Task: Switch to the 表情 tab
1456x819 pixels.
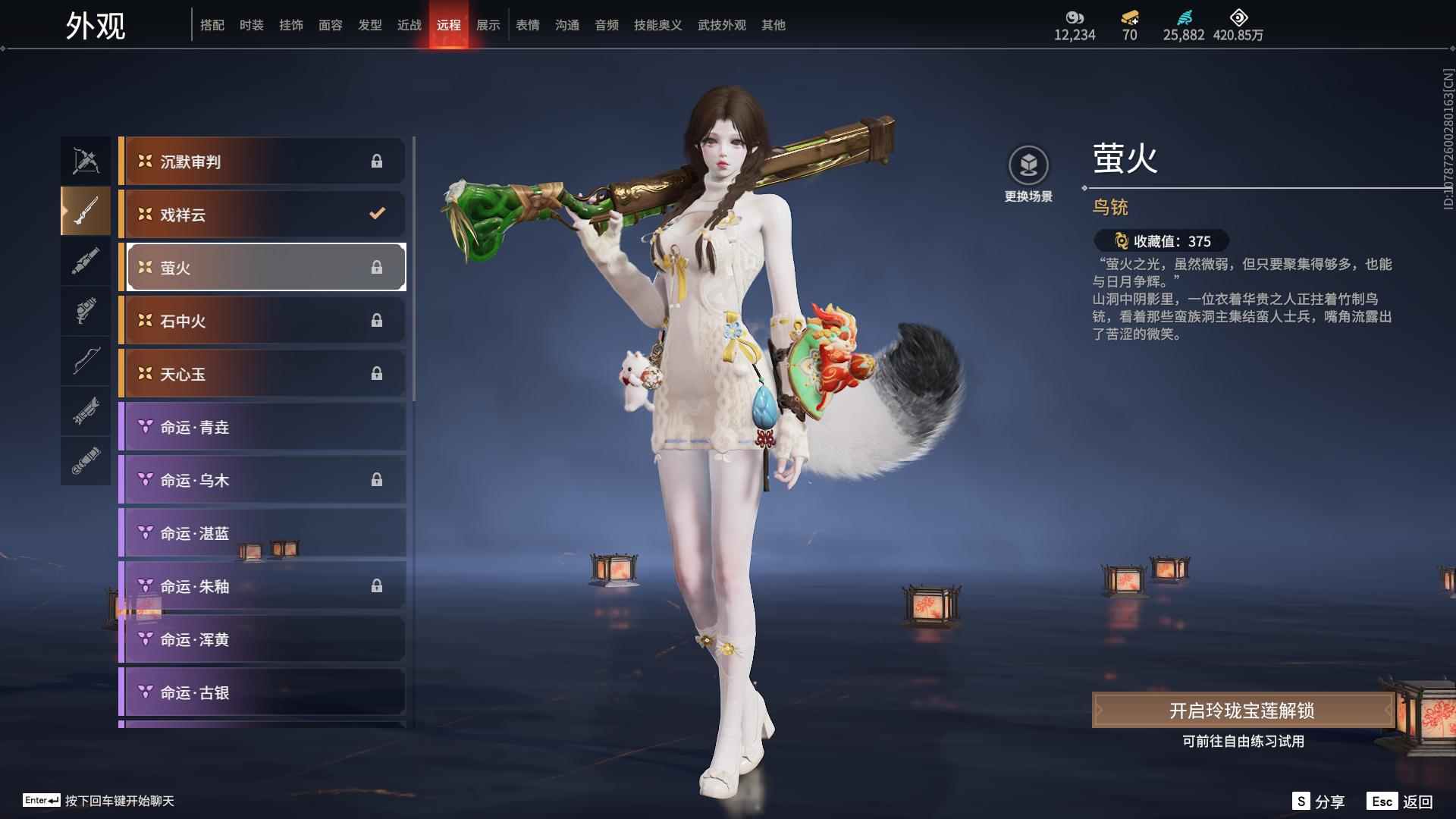Action: pyautogui.click(x=527, y=25)
